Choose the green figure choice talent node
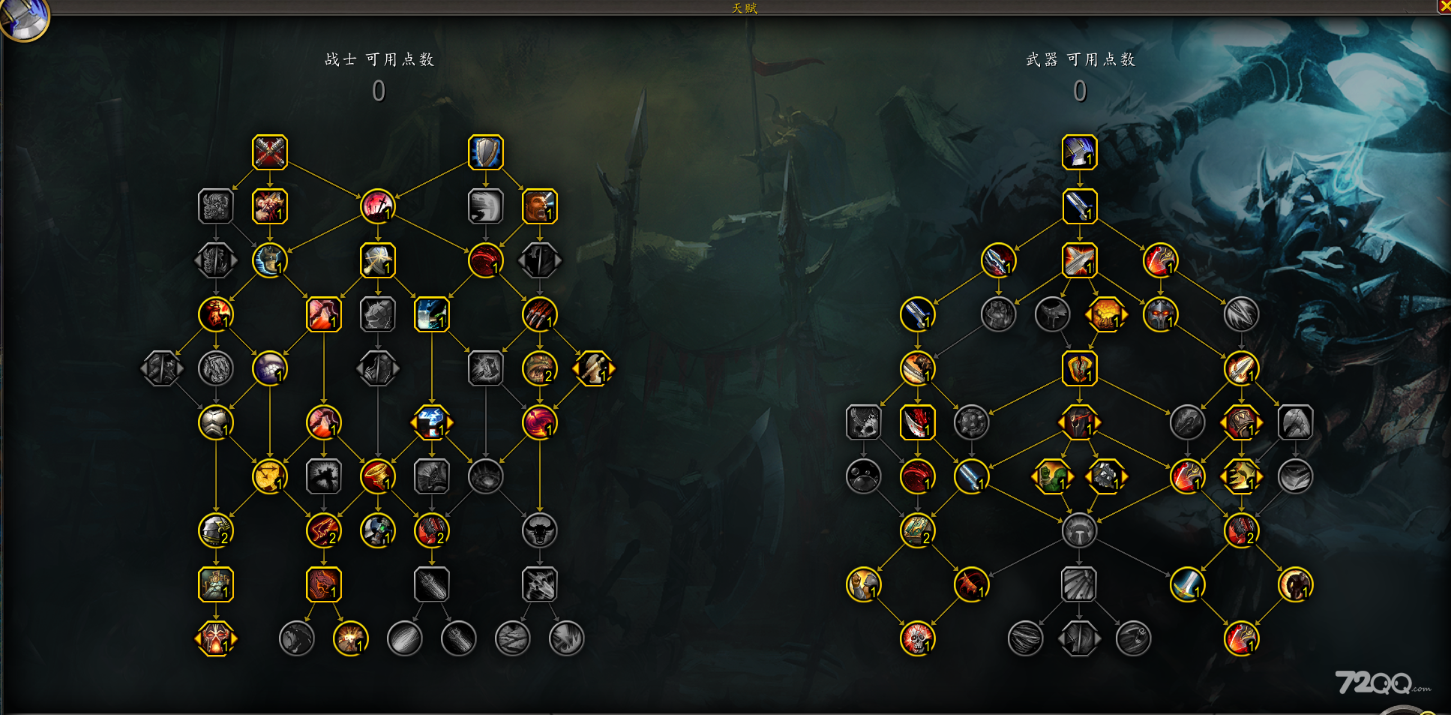Viewport: 1451px width, 715px height. click(1053, 477)
